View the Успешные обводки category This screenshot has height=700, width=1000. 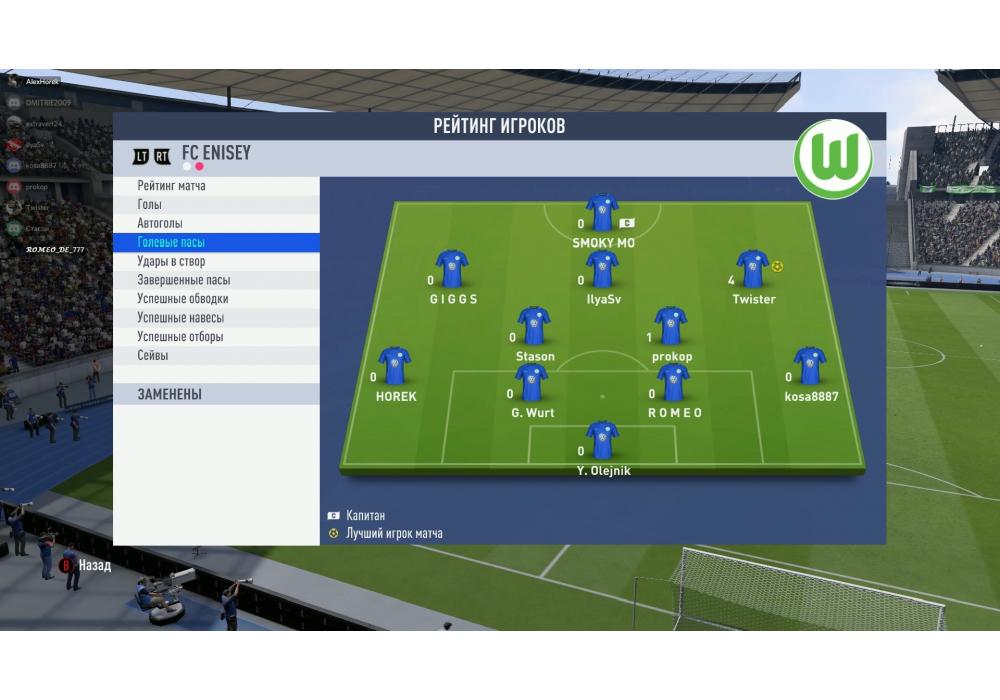[182, 299]
